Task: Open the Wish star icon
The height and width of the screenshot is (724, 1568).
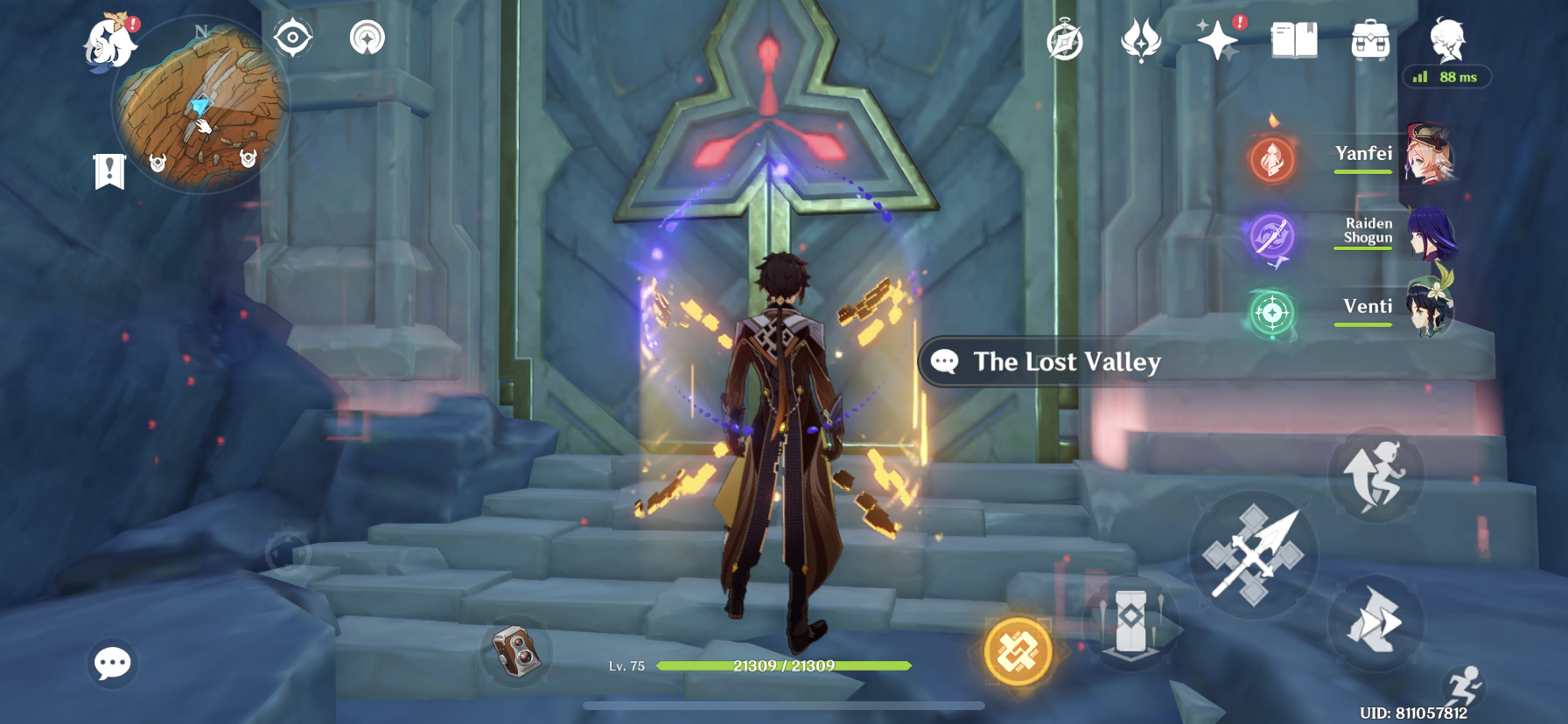Action: pos(1218,40)
